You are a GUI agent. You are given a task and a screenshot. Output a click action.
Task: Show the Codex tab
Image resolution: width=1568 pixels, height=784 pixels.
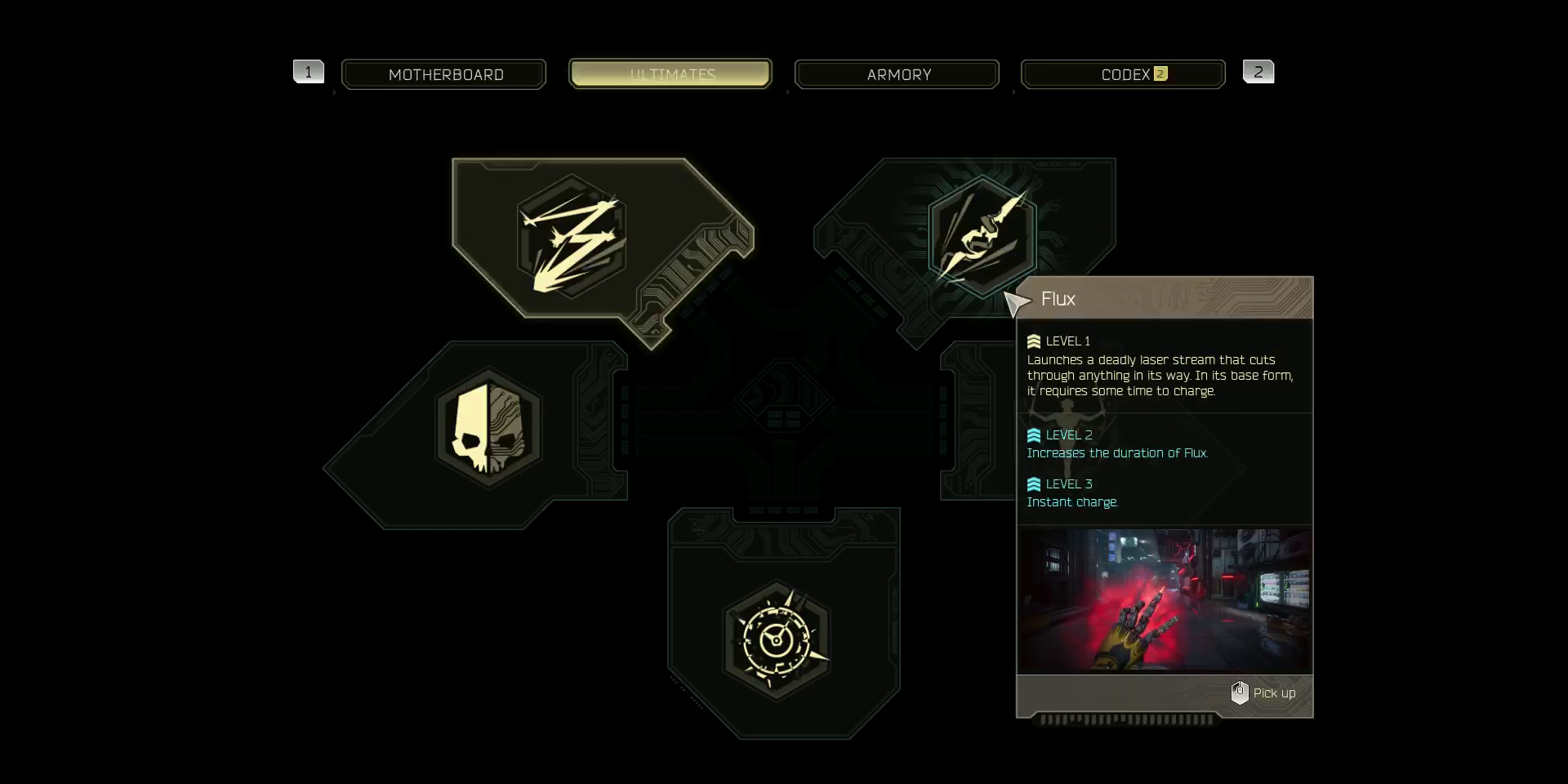(x=1123, y=74)
